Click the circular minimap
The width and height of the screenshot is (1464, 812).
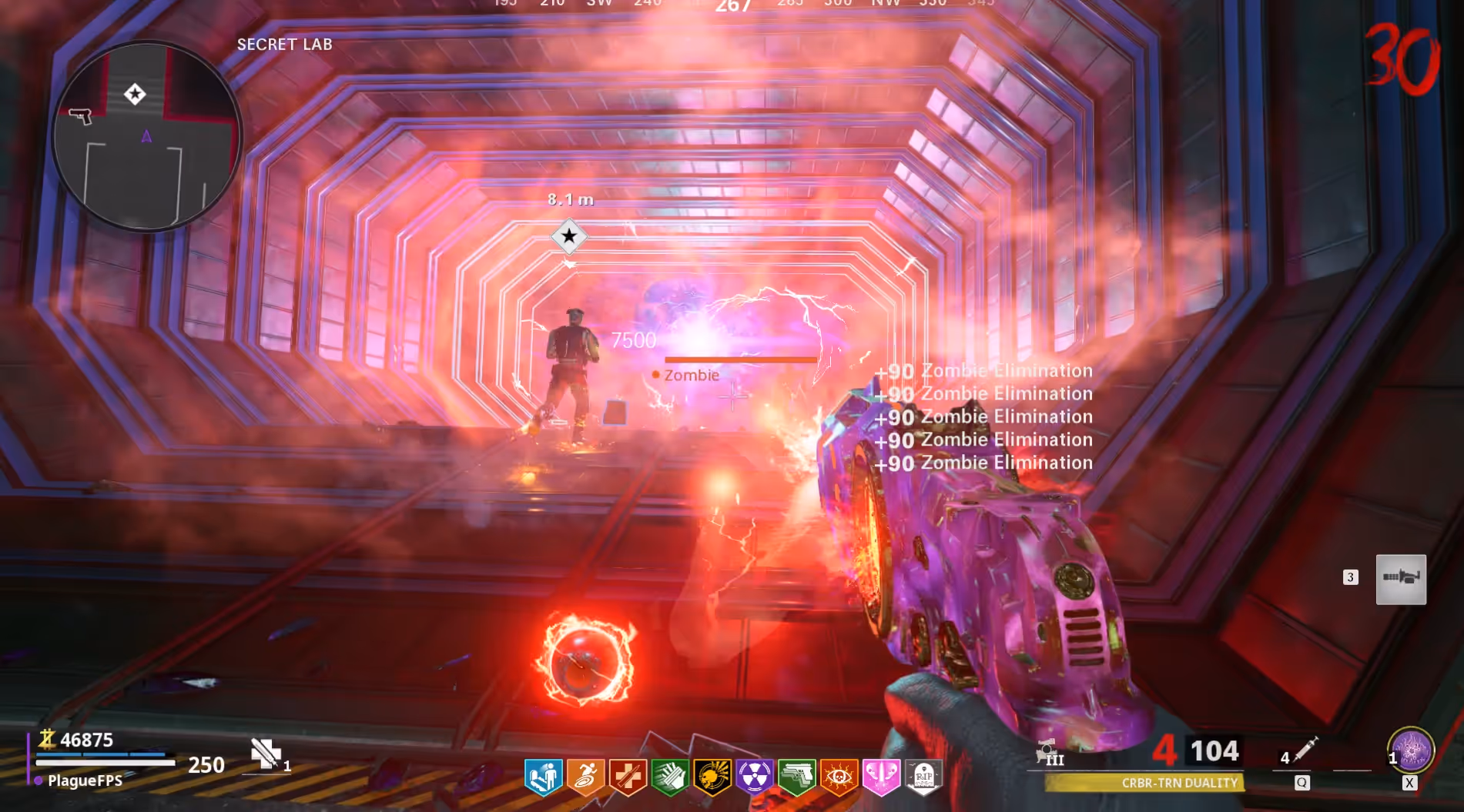(146, 136)
